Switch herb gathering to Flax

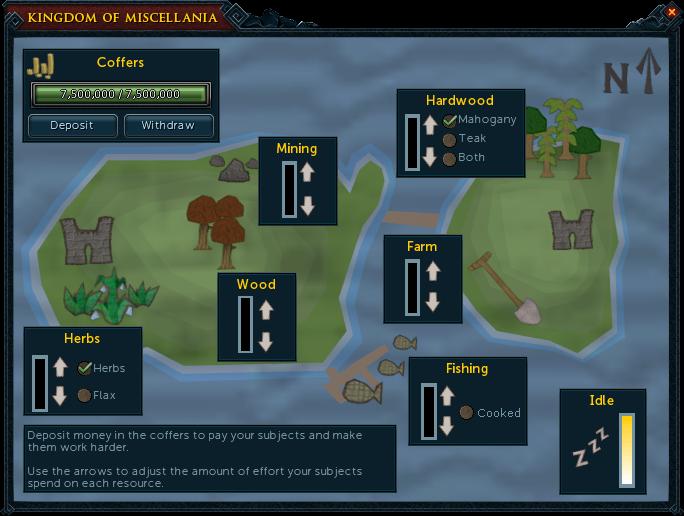pos(84,395)
